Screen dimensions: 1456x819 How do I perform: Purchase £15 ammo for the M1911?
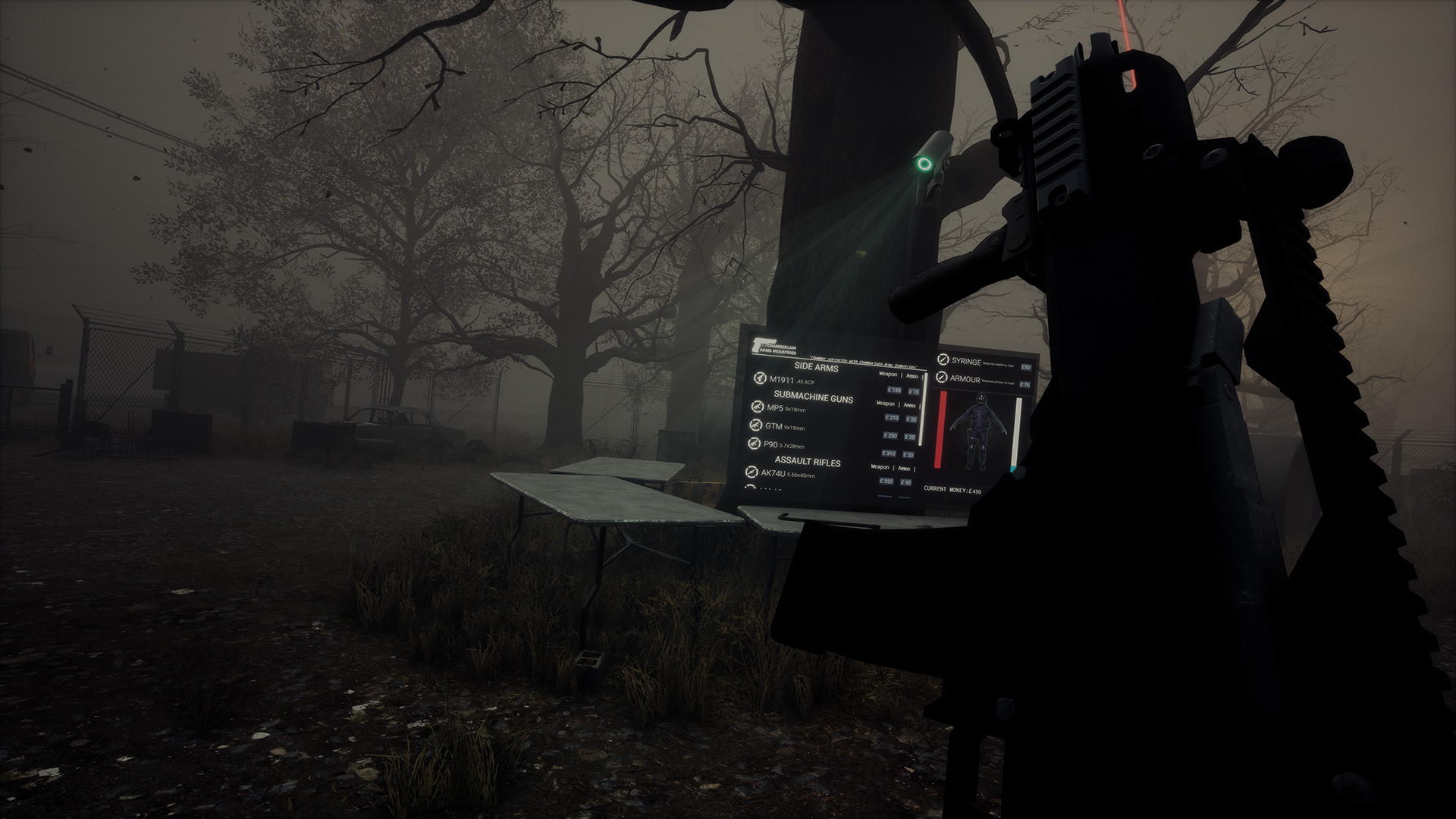coord(914,392)
